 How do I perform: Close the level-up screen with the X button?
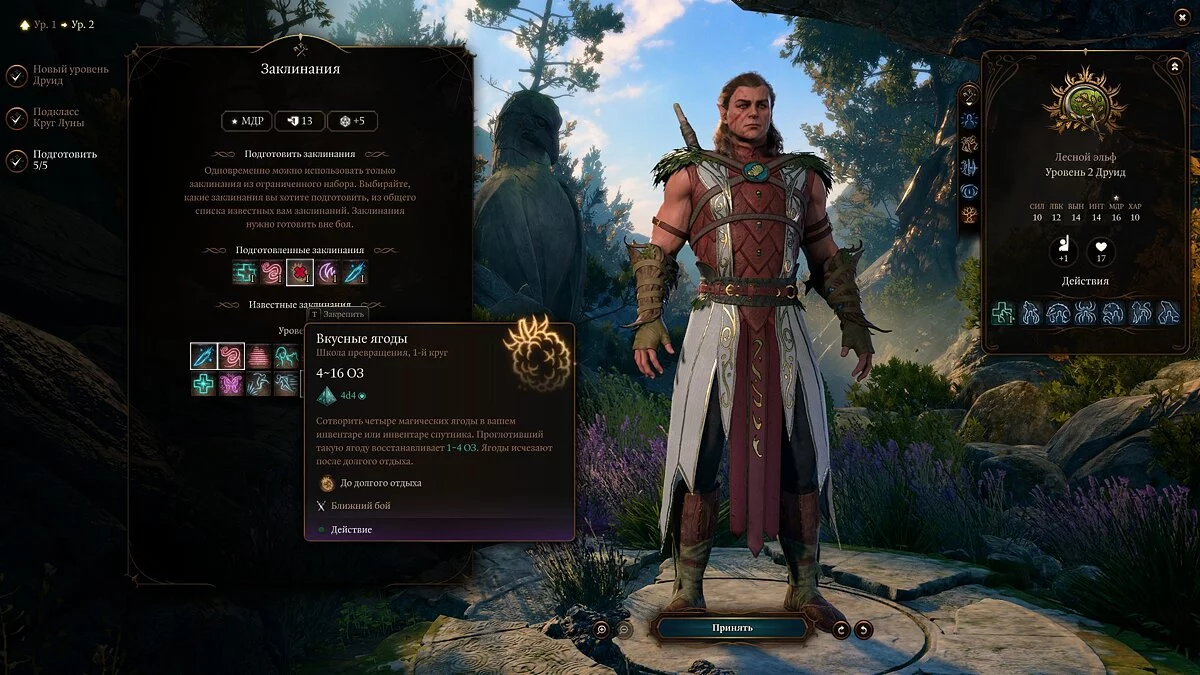tap(1181, 18)
